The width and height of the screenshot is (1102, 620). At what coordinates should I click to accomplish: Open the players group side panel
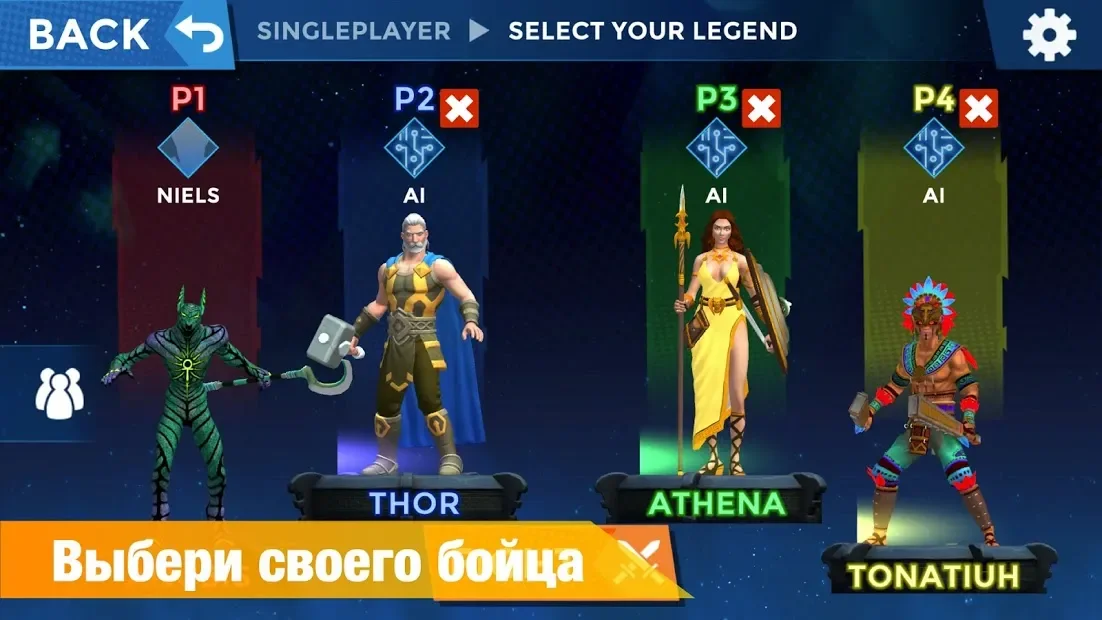coord(59,392)
